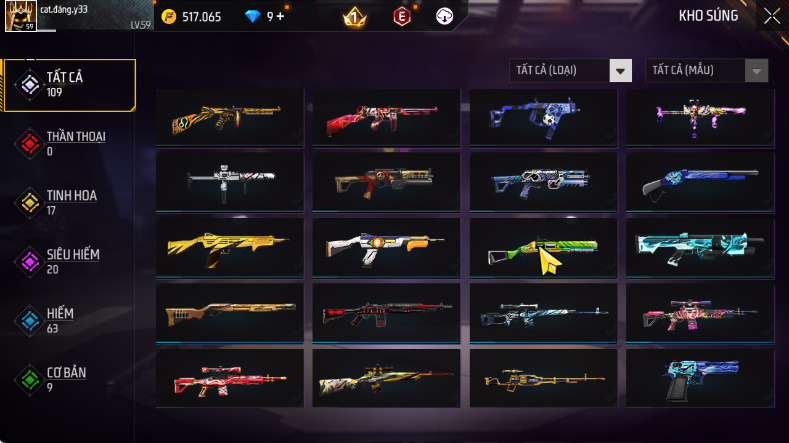Select the orange tiger-stripe rifle skin

click(230, 118)
